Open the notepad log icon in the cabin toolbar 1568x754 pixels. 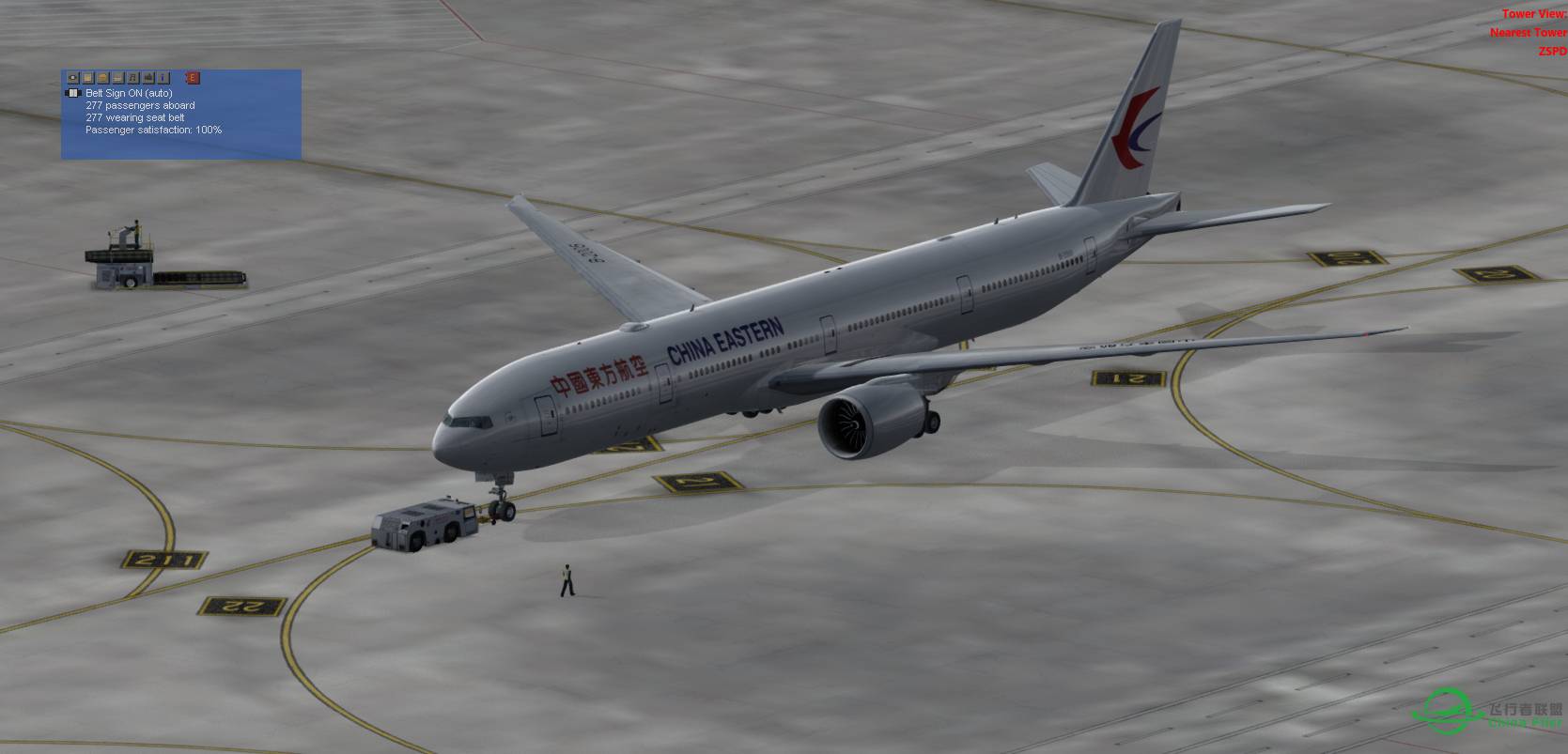[x=87, y=78]
